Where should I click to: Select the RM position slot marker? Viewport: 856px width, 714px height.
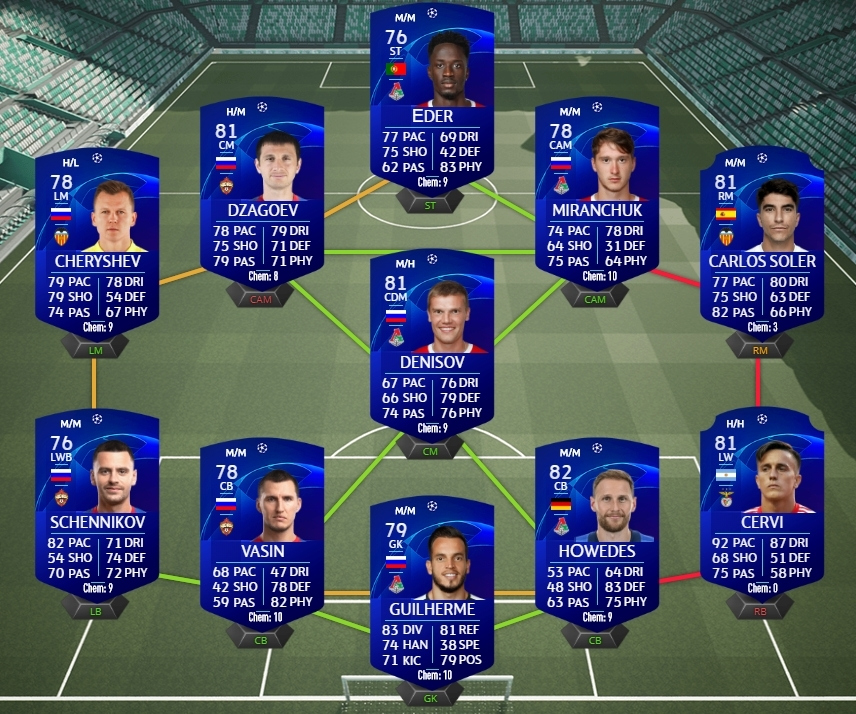(x=762, y=348)
